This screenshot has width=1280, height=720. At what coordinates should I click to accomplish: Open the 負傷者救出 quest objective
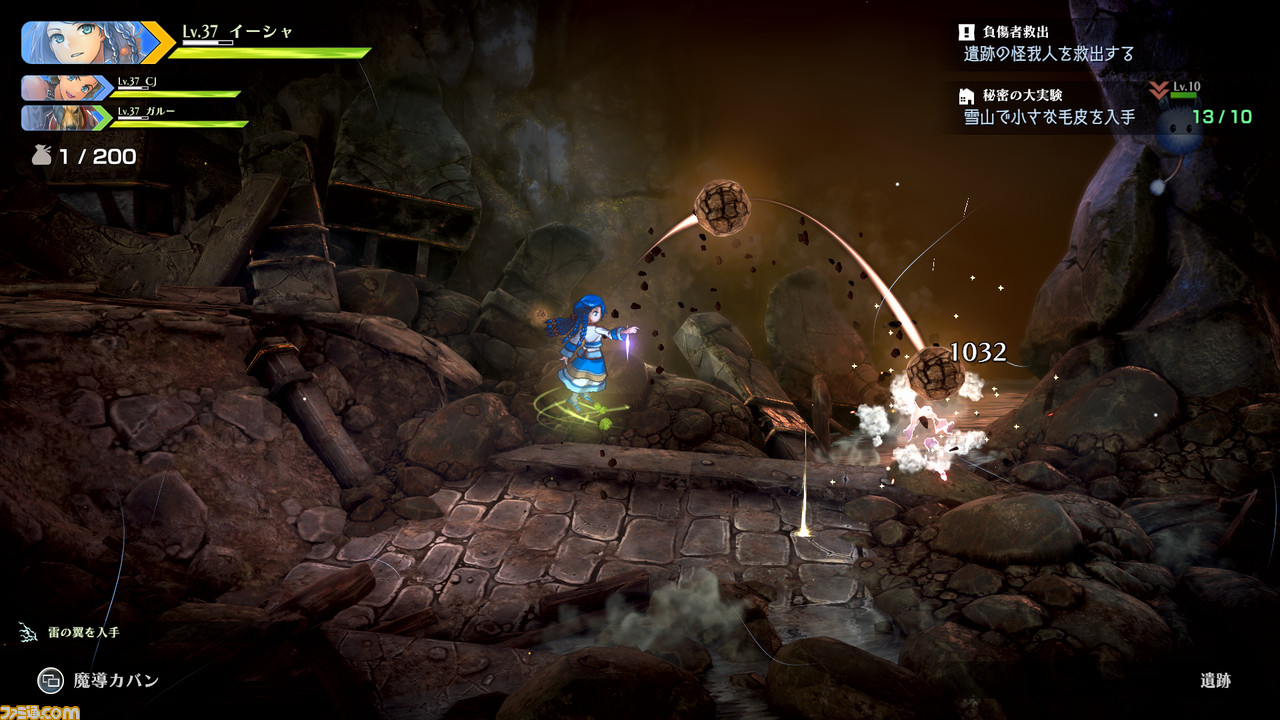coord(1048,44)
